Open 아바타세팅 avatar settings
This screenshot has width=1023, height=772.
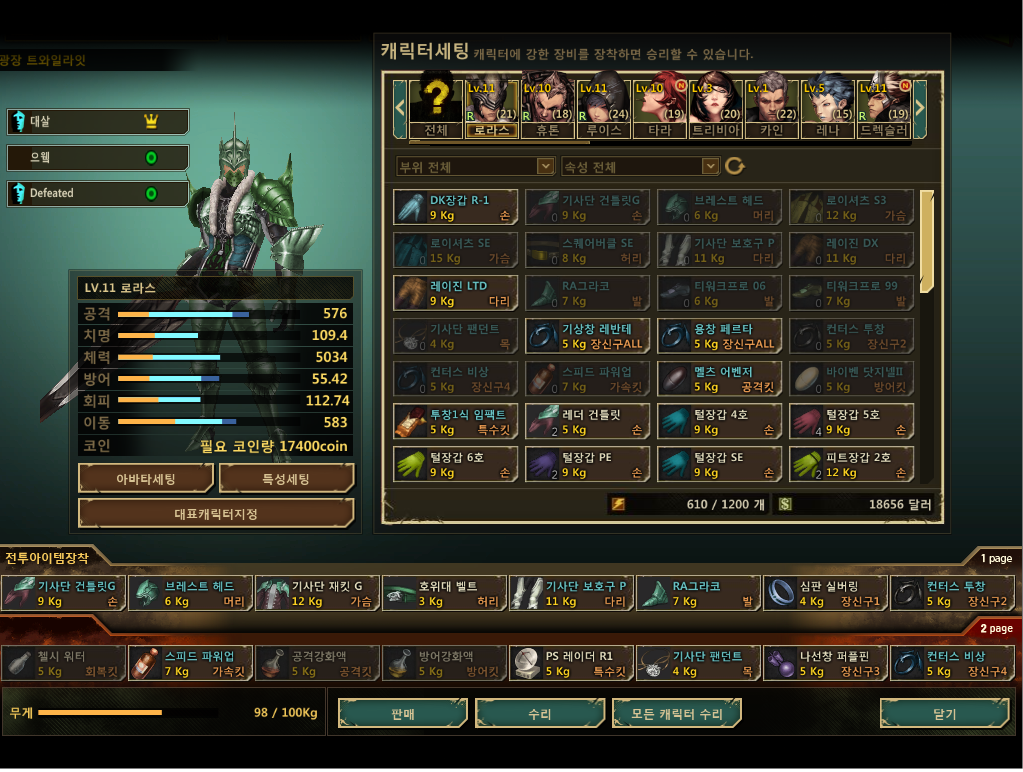[x=145, y=479]
